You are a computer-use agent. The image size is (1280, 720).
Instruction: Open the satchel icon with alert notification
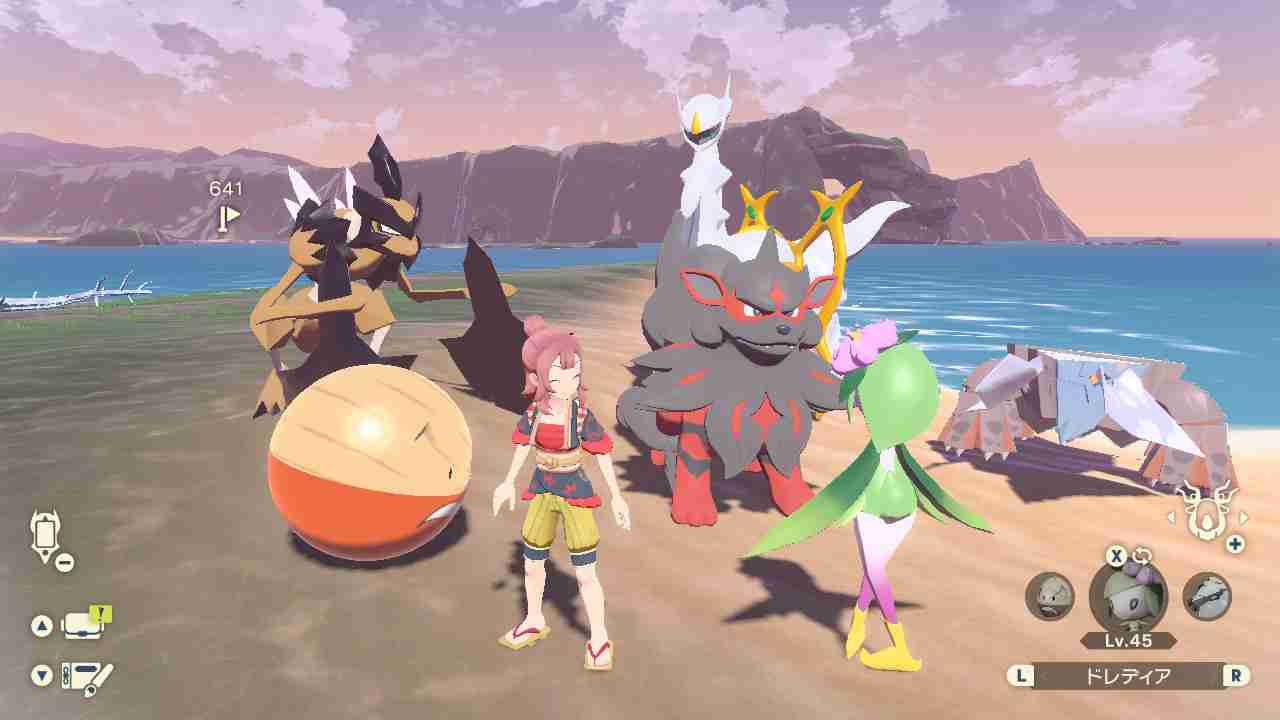83,624
